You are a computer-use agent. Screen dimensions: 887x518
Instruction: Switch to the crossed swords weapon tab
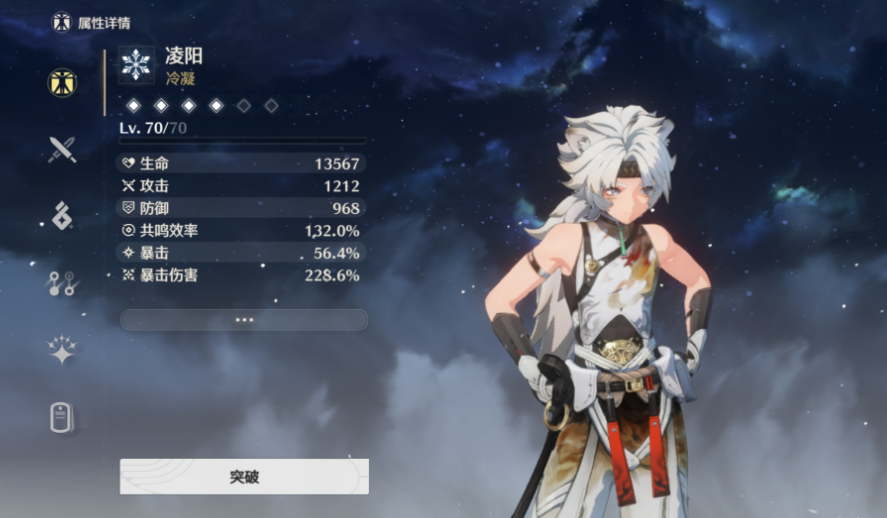click(63, 150)
